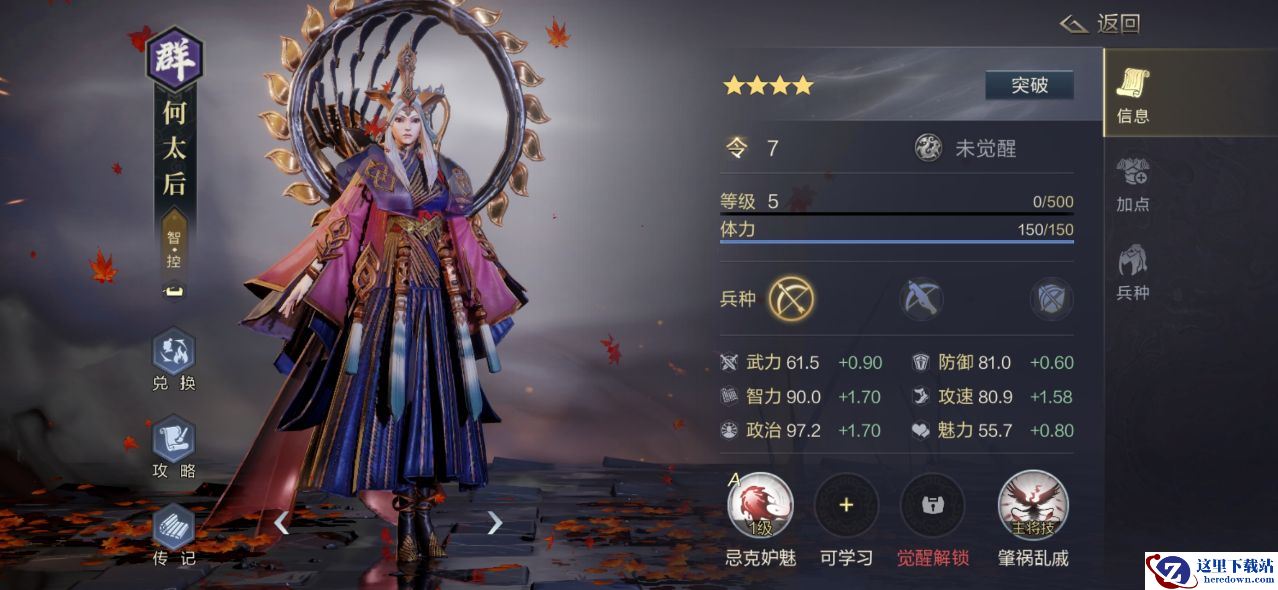Image resolution: width=1278 pixels, height=590 pixels.
Task: Open the 传记 biography
Action: tap(174, 535)
